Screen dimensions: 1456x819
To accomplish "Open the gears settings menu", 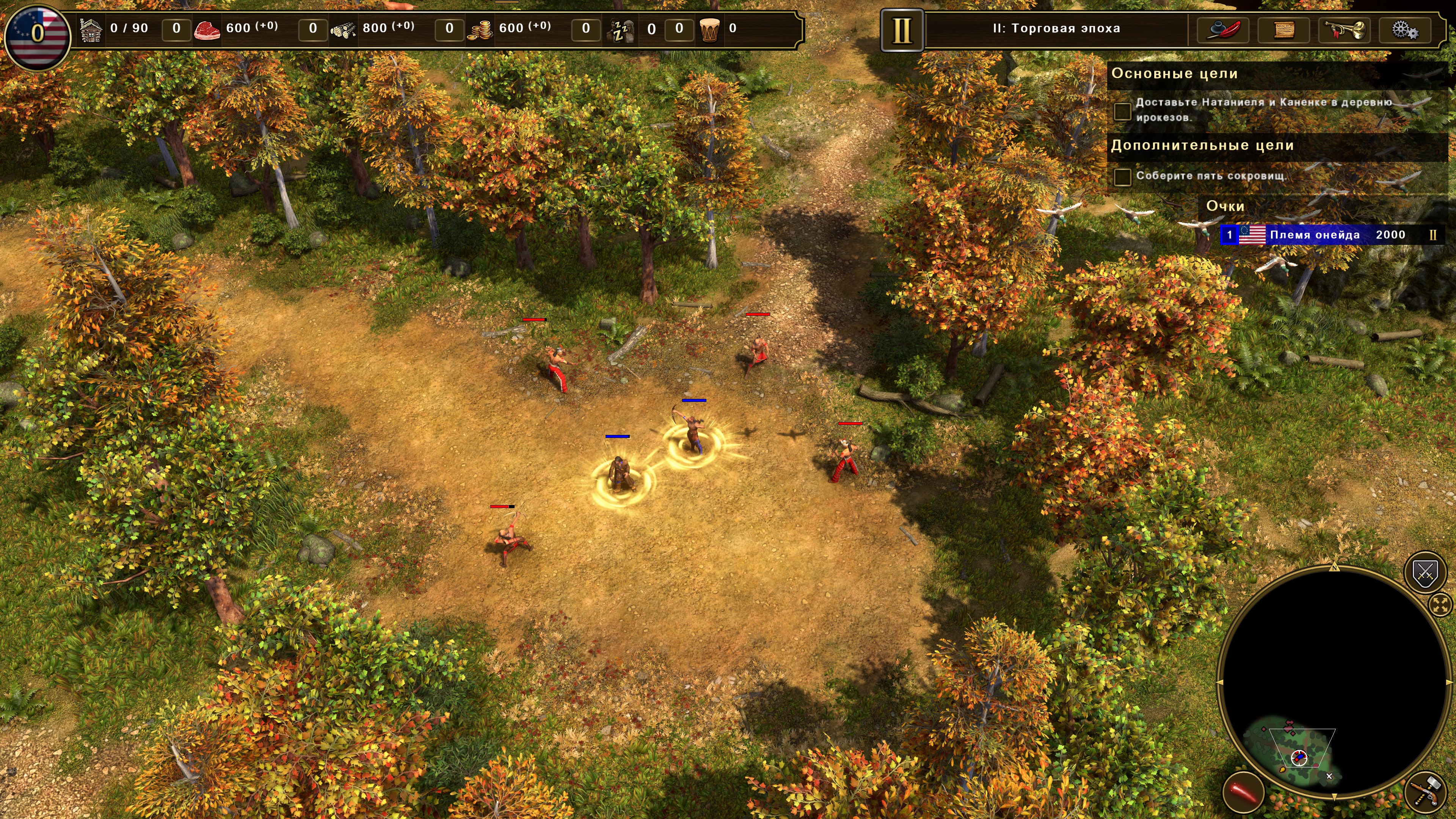I will [x=1404, y=29].
